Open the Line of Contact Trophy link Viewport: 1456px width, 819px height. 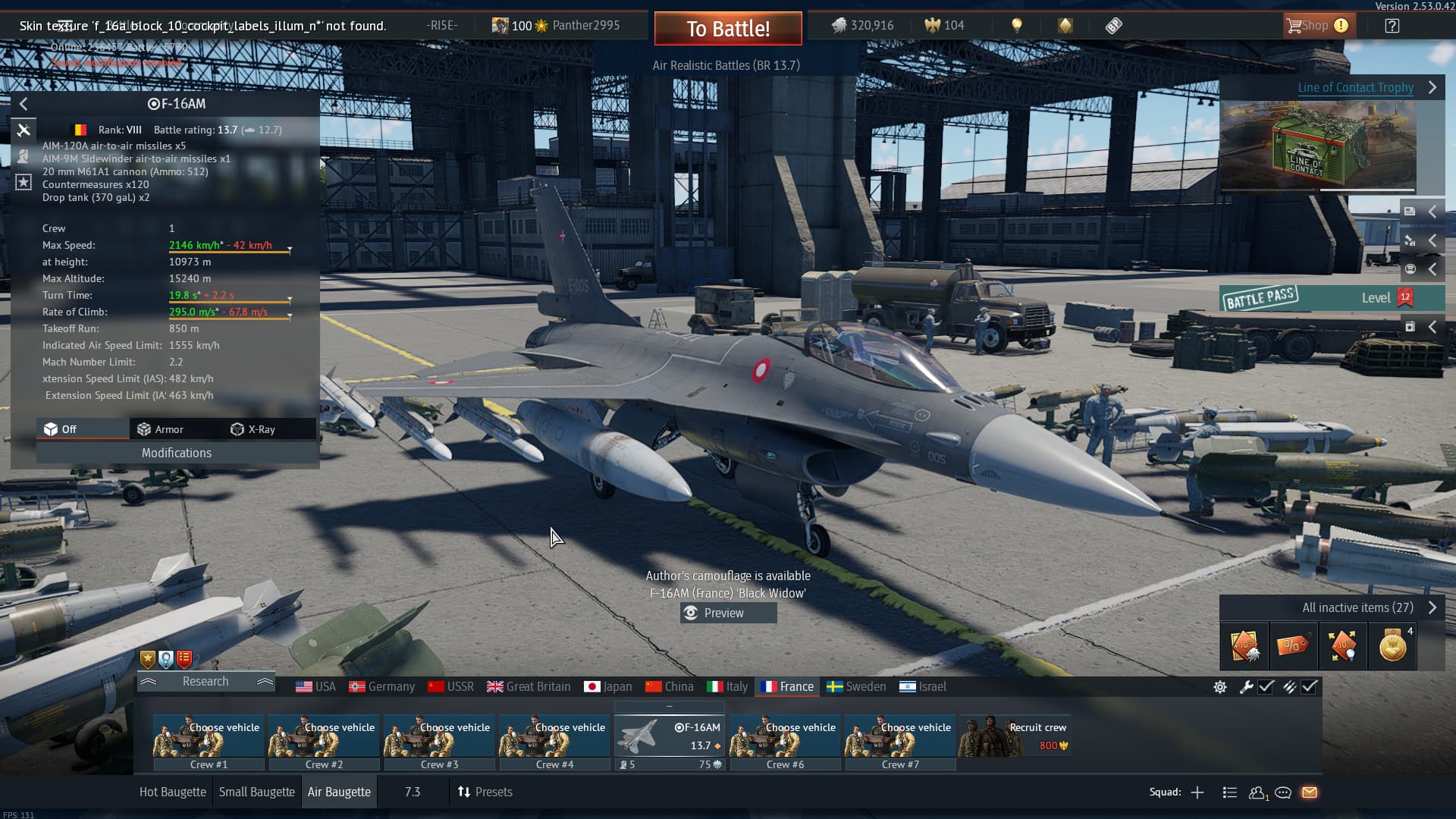1355,87
